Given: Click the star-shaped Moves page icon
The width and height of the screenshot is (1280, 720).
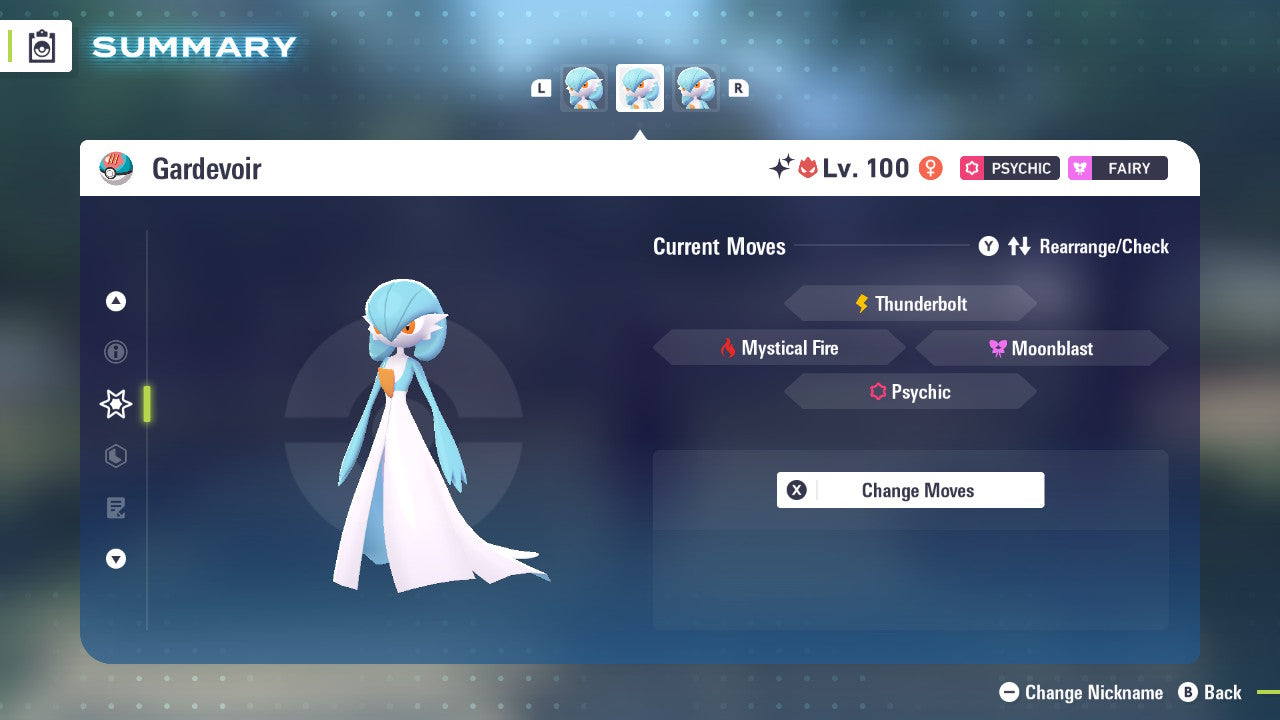Looking at the screenshot, I should pyautogui.click(x=115, y=404).
